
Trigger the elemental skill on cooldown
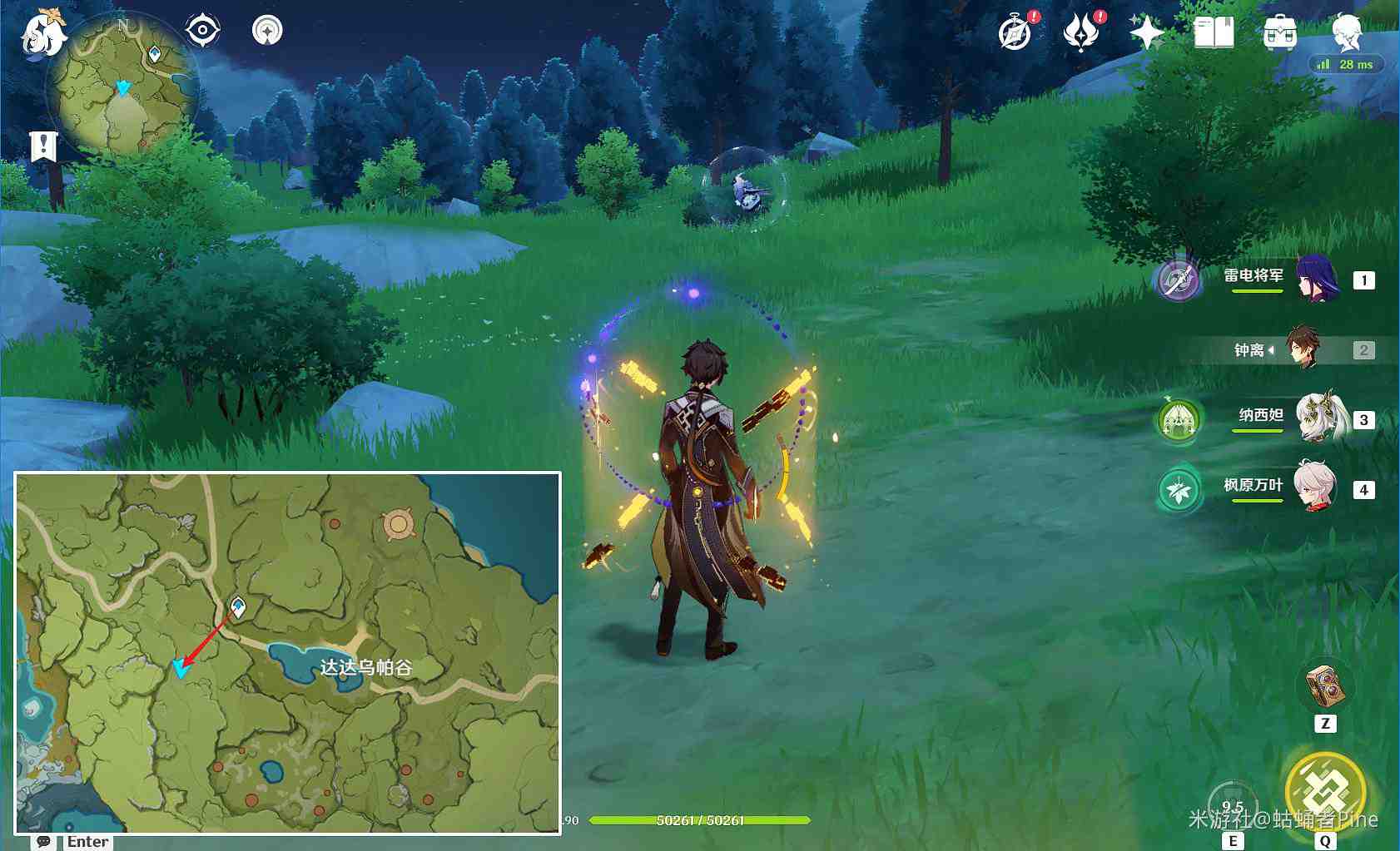tap(1232, 804)
